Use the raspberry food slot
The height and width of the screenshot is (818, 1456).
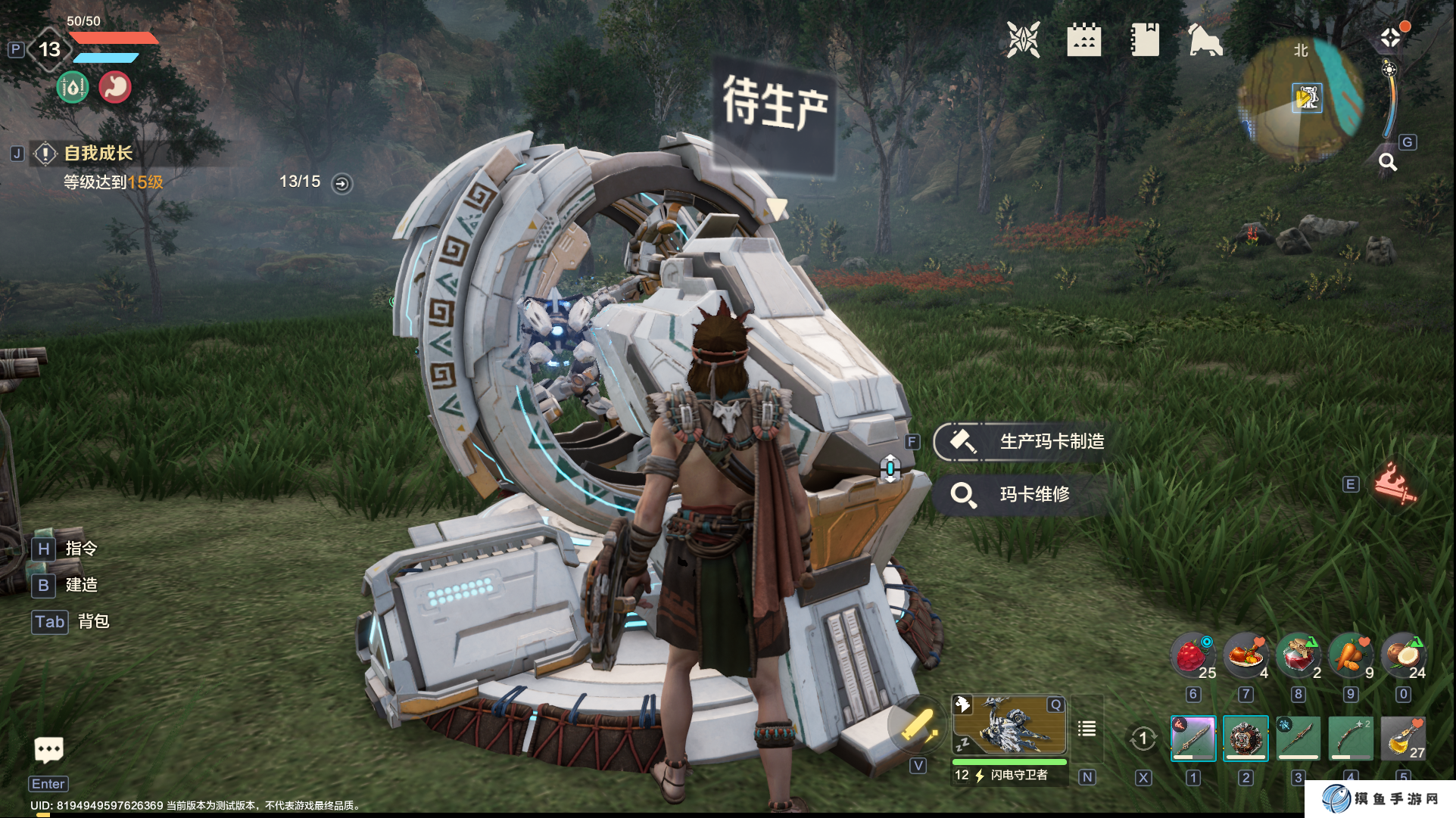tap(1193, 655)
